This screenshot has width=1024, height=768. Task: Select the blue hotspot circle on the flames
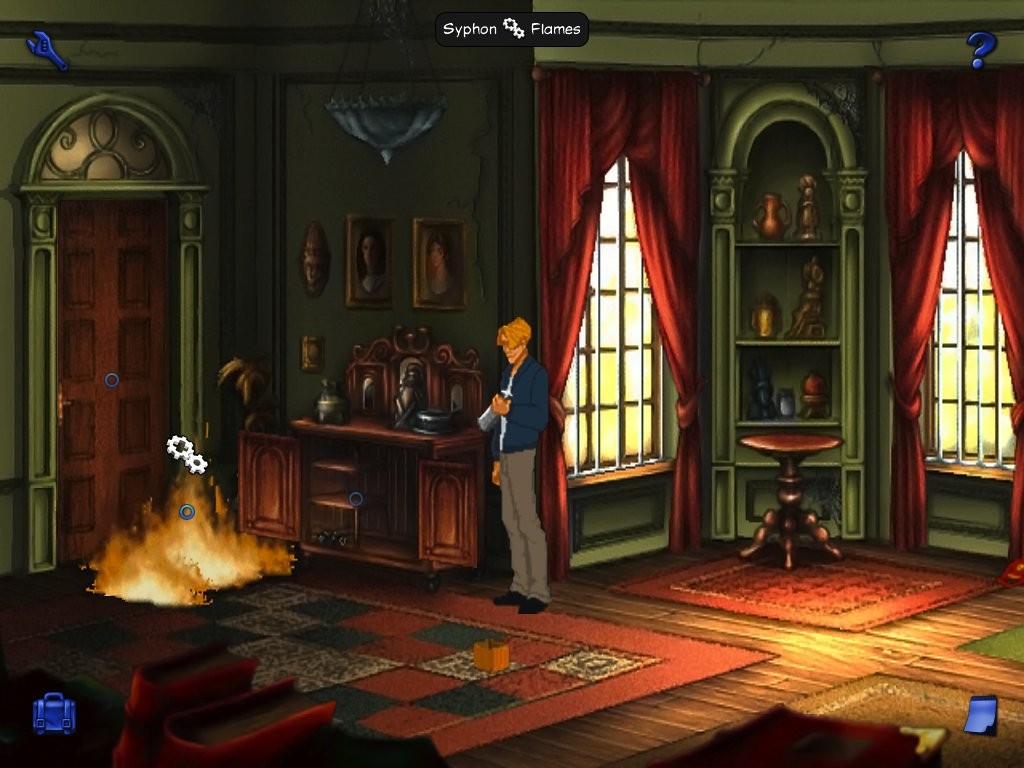click(187, 512)
